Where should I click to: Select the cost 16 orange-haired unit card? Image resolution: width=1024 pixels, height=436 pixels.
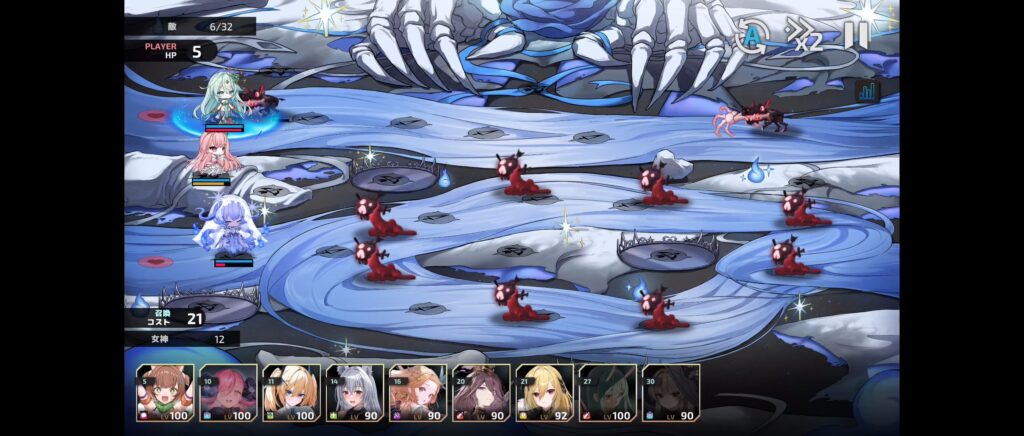tap(417, 392)
